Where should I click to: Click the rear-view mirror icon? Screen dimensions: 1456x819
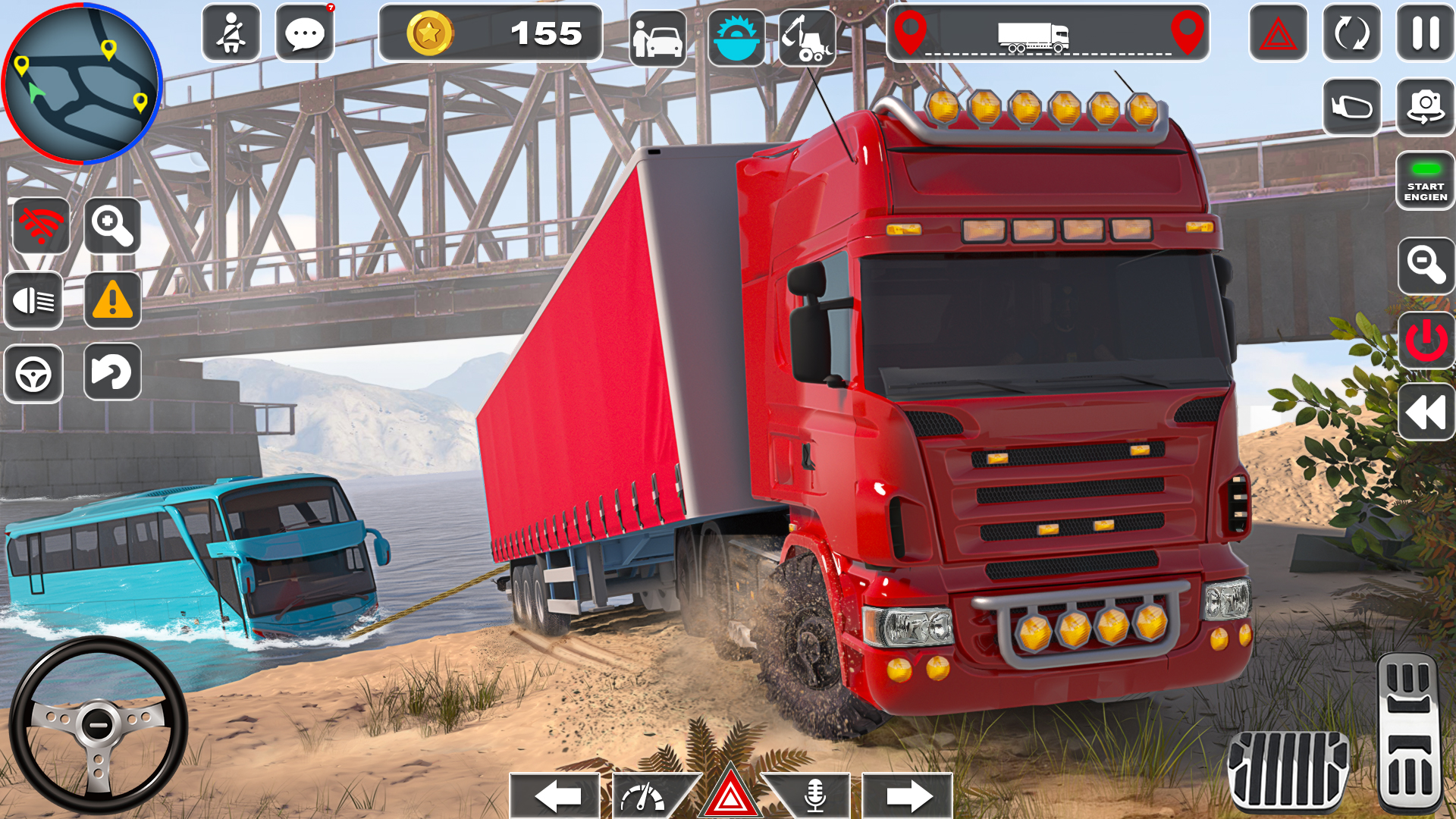pos(1350,106)
